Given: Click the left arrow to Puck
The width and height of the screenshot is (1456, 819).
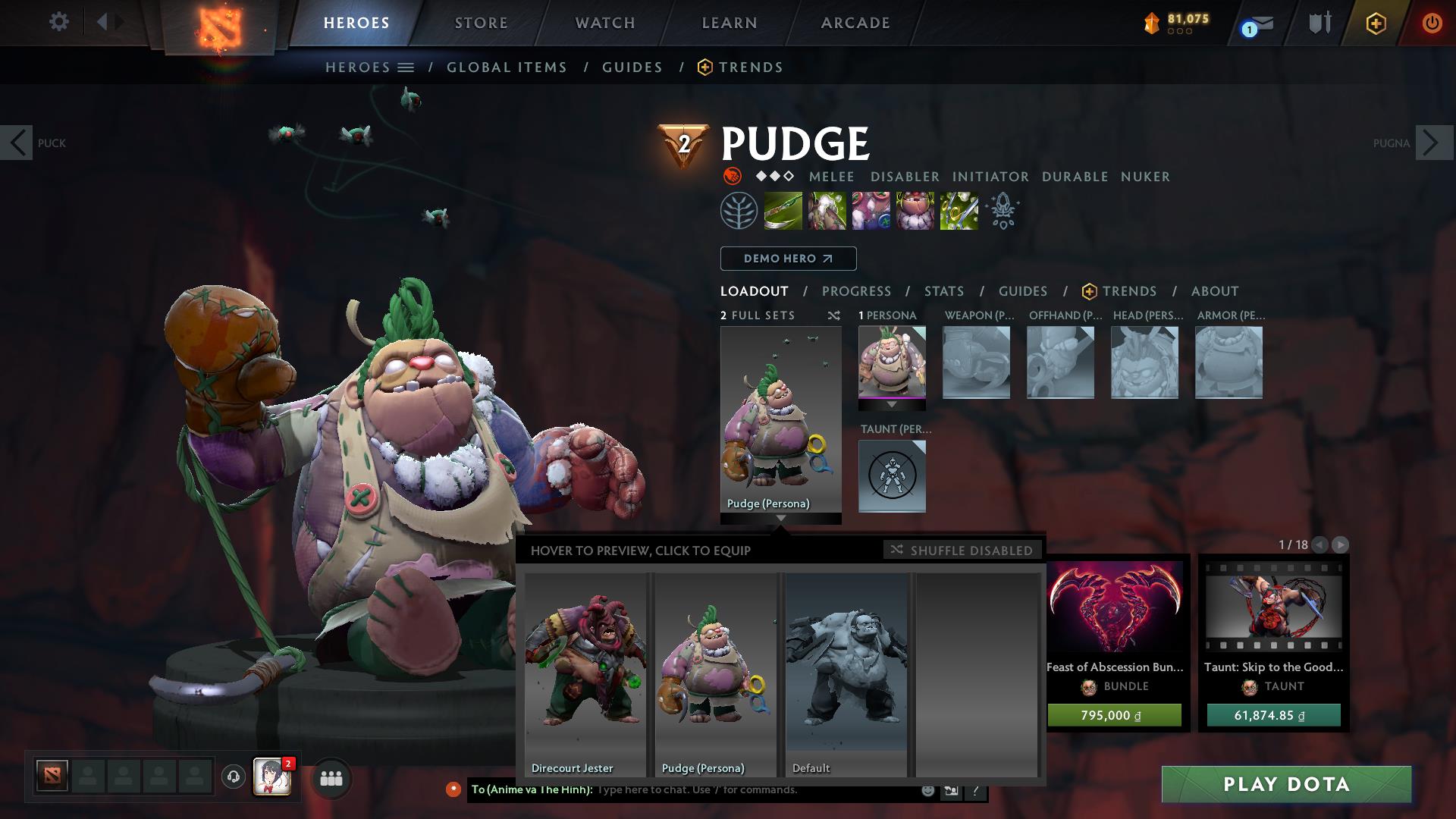Looking at the screenshot, I should click(17, 143).
